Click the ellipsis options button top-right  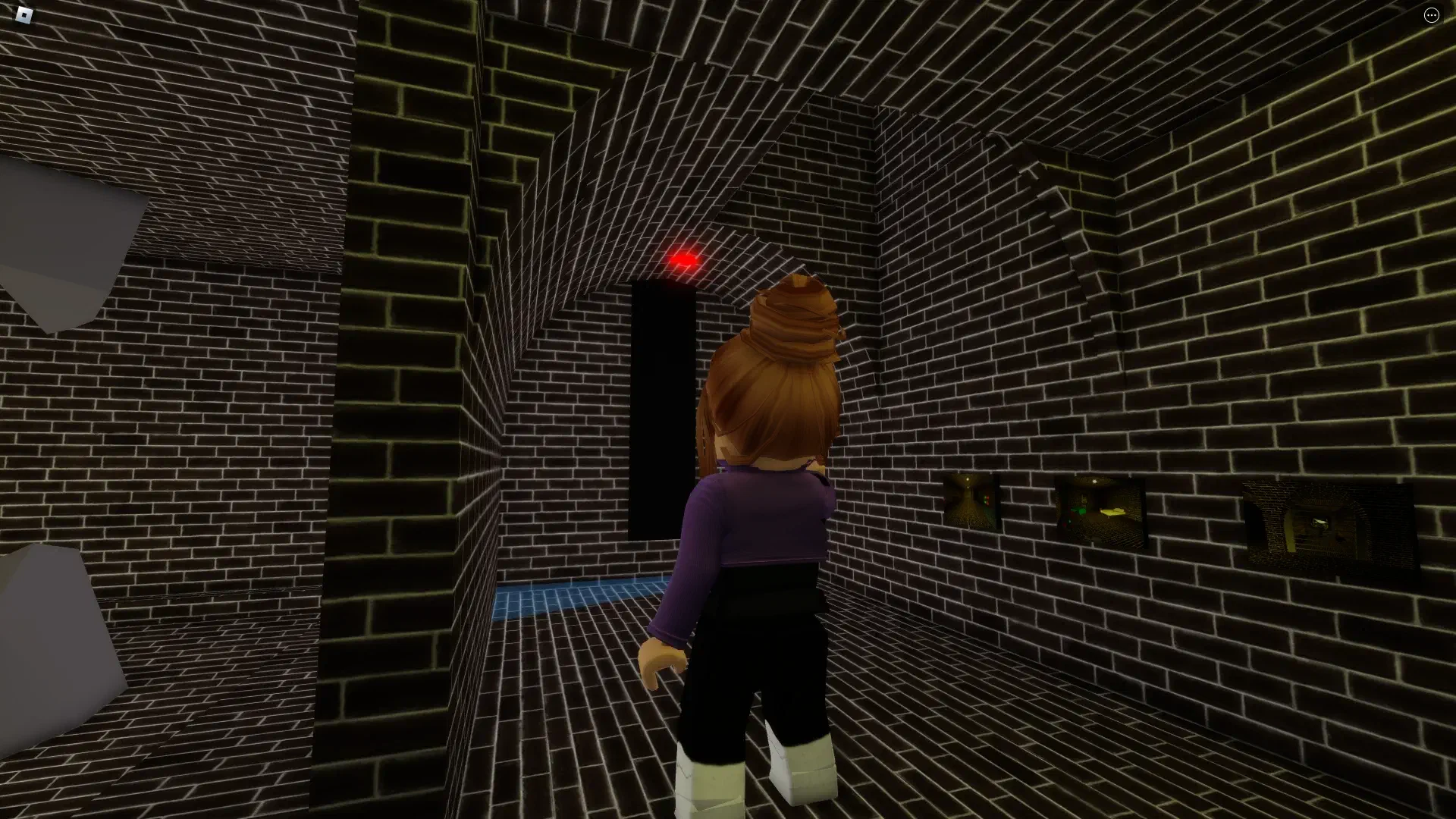pos(1432,14)
